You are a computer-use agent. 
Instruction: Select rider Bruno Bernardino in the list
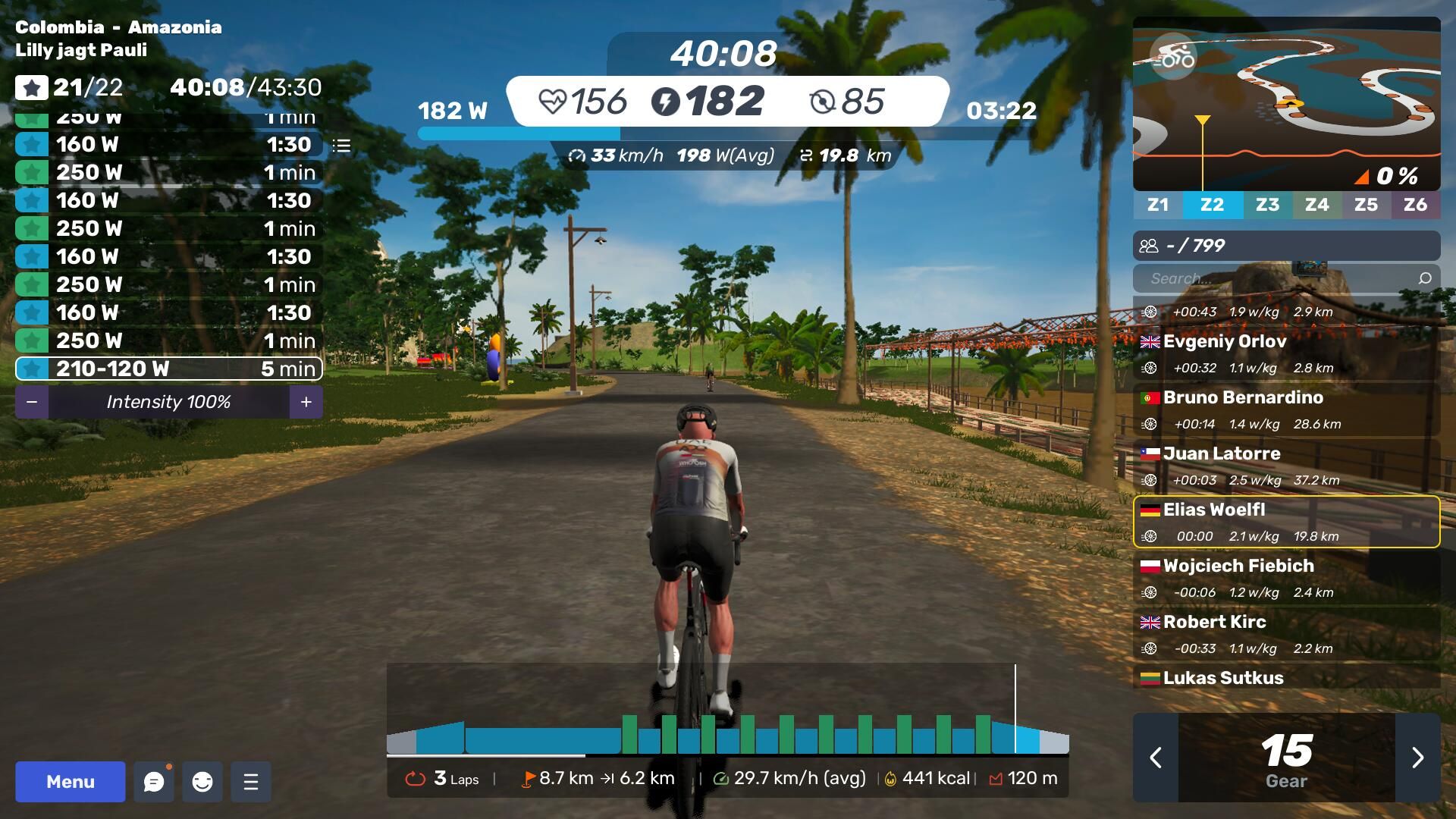[x=1286, y=410]
